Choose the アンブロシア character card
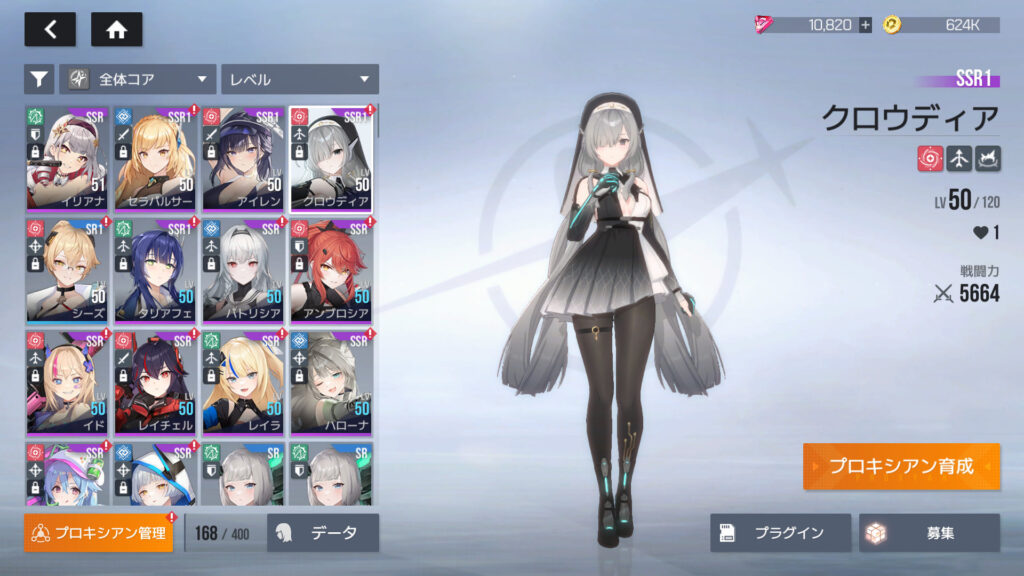Image resolution: width=1024 pixels, height=576 pixels. (x=331, y=269)
